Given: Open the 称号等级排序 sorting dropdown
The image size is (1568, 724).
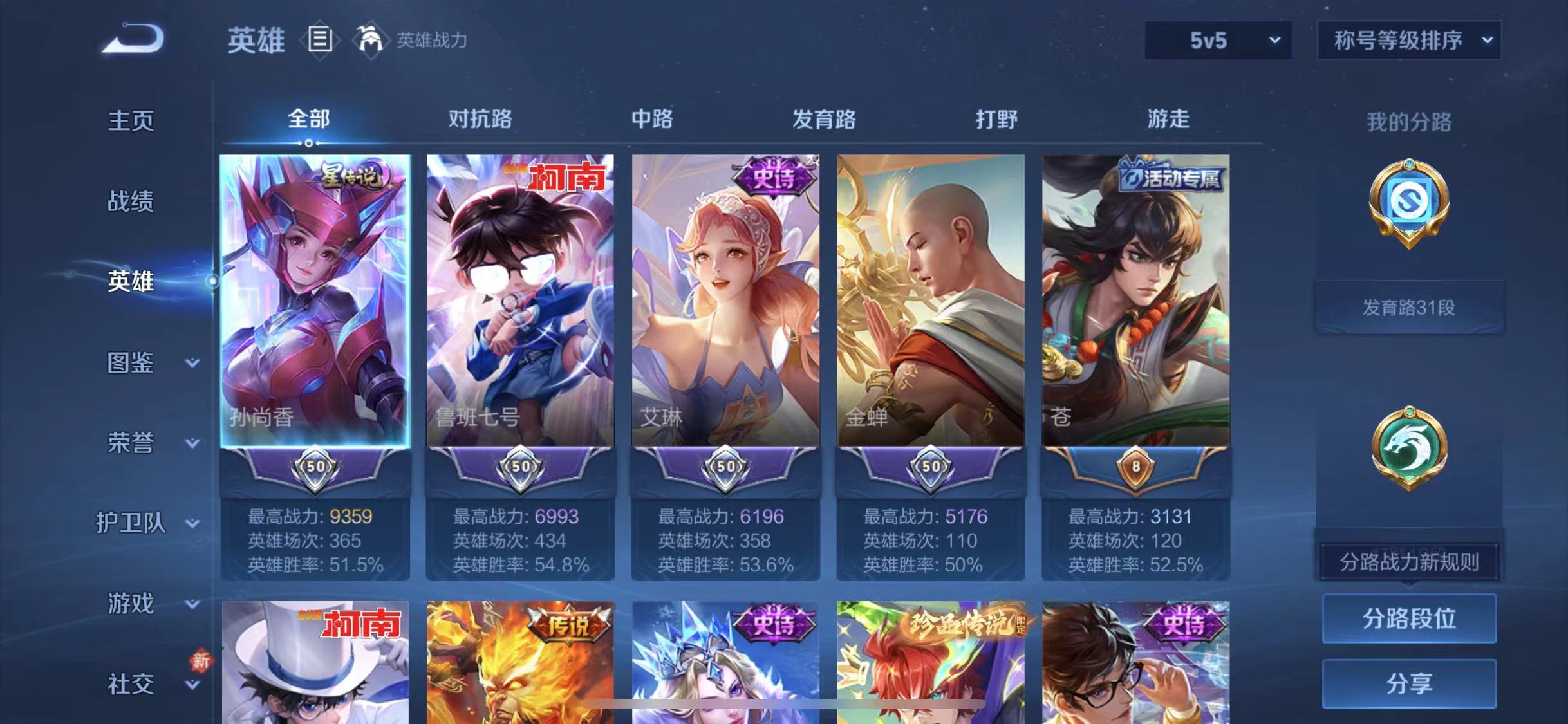Looking at the screenshot, I should tap(1408, 40).
